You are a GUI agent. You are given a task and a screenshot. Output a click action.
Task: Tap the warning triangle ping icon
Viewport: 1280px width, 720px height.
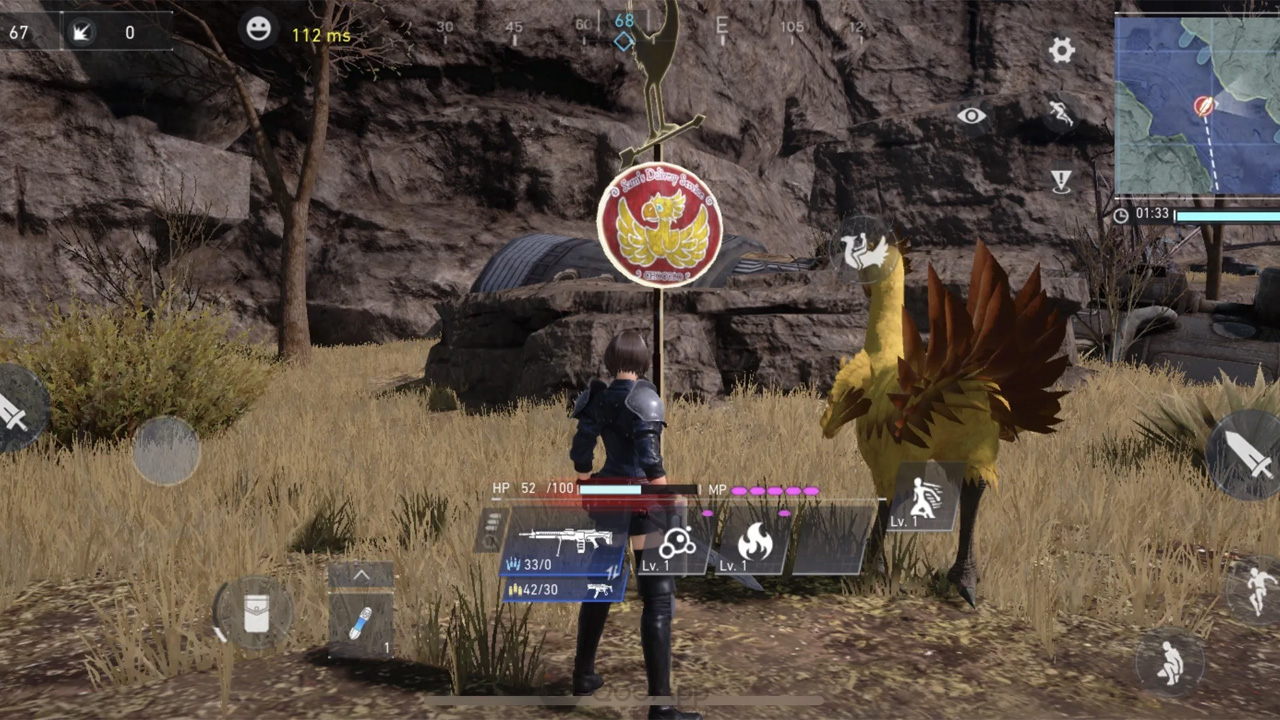1061,181
